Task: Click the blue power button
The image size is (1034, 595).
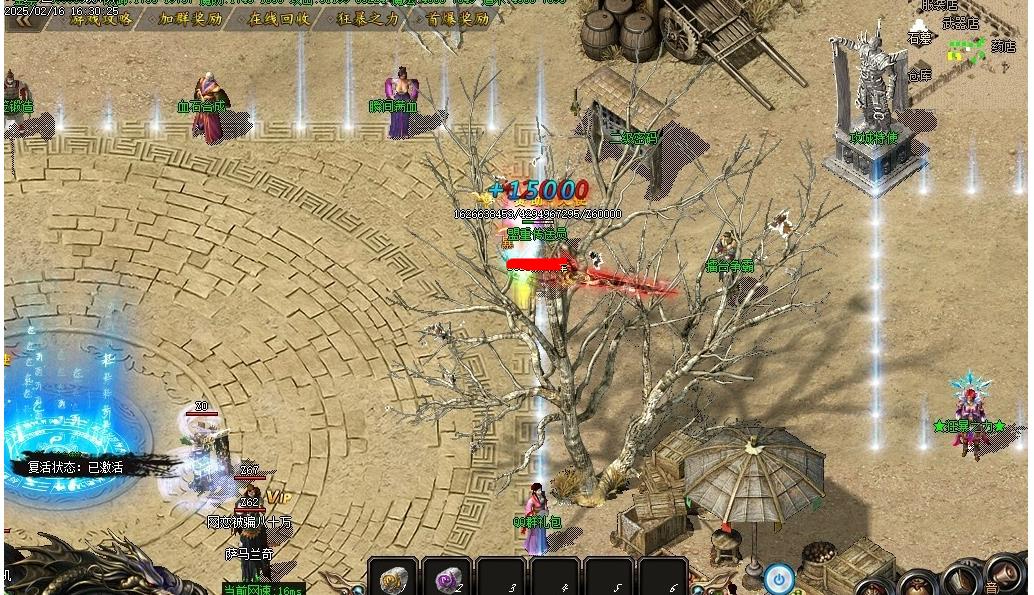Action: (779, 578)
